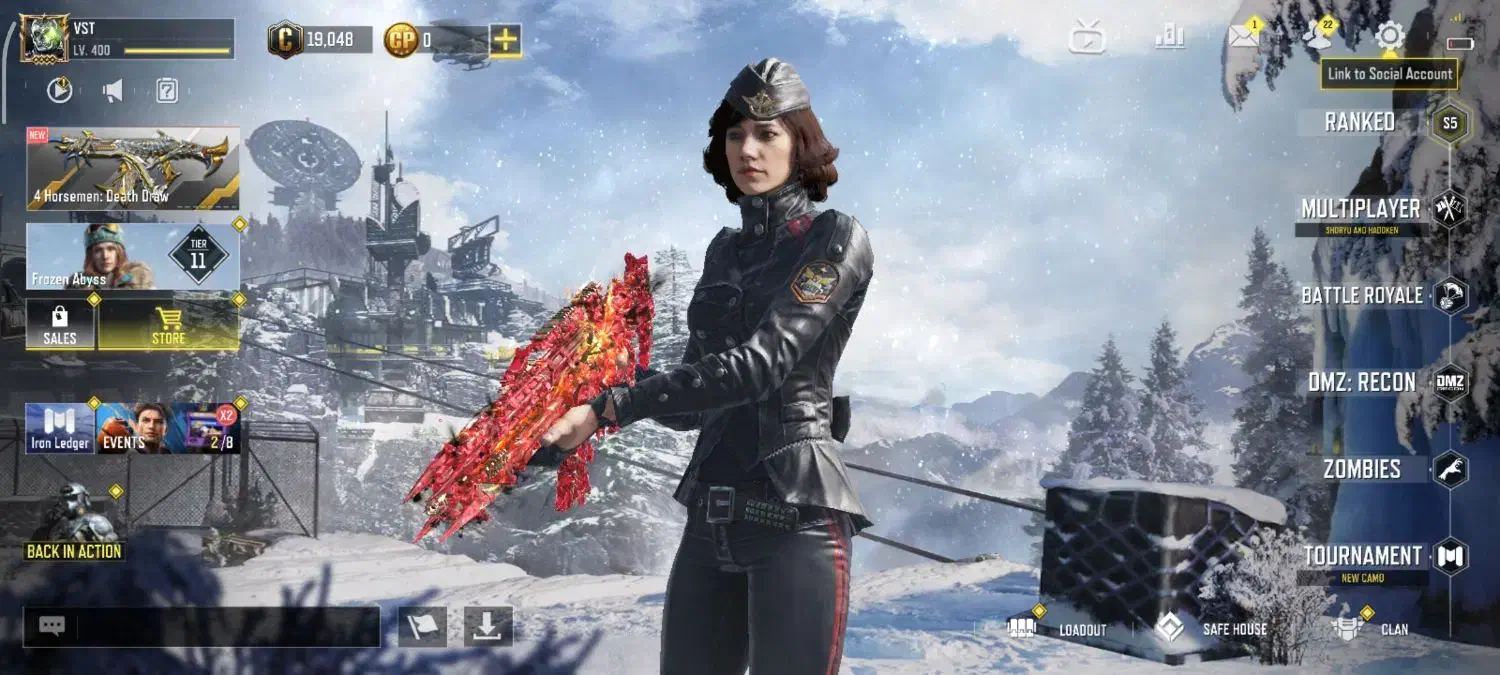Viewport: 1500px width, 675px height.
Task: Add CP with the plus button
Action: coord(505,40)
